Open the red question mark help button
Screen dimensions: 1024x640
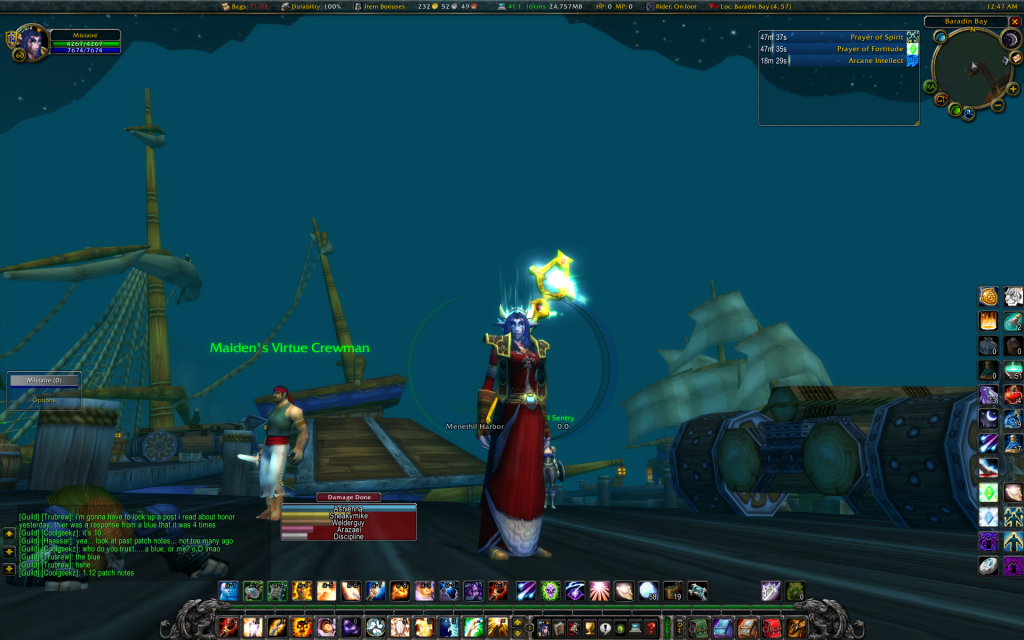[651, 628]
